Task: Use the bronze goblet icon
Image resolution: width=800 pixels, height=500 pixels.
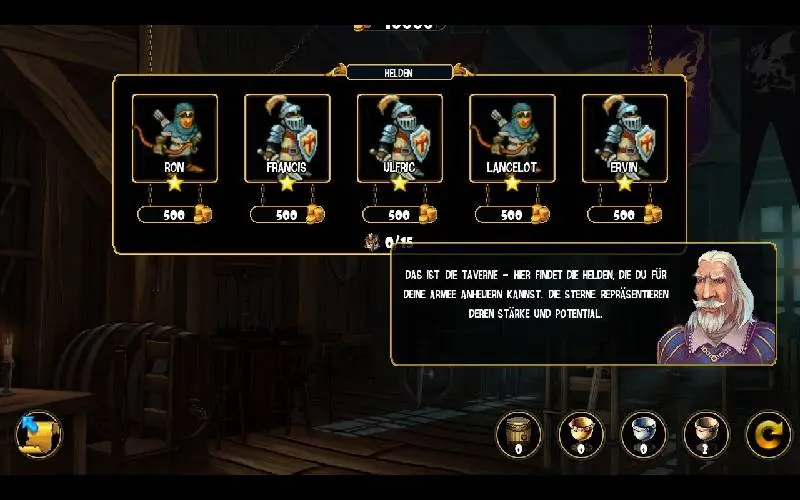Action: coord(705,434)
